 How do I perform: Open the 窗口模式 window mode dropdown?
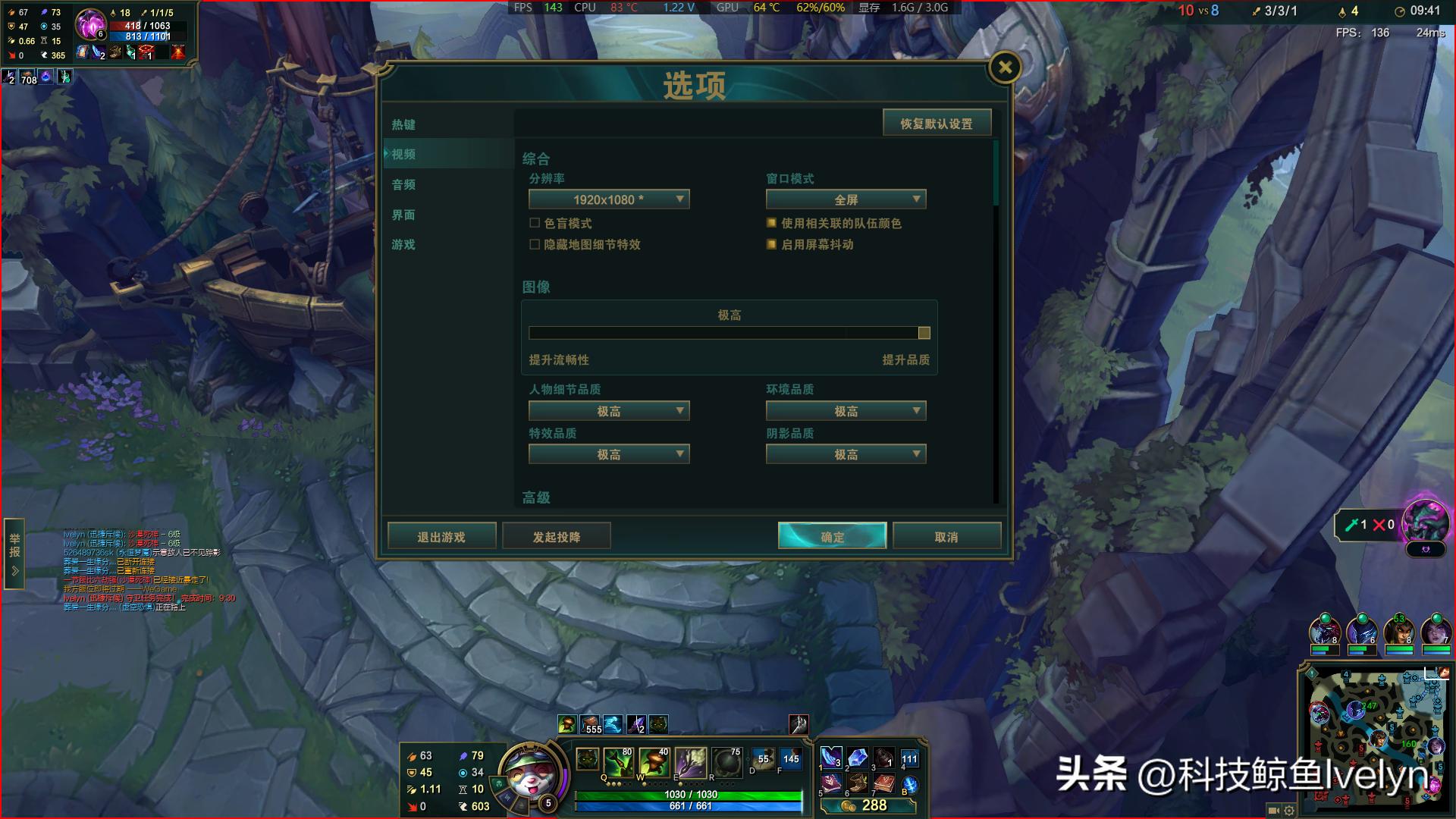pyautogui.click(x=846, y=199)
